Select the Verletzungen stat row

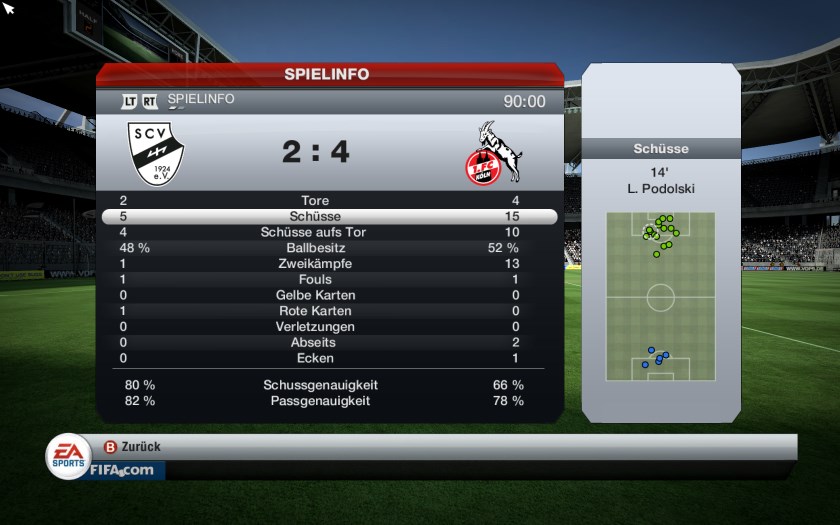click(328, 327)
